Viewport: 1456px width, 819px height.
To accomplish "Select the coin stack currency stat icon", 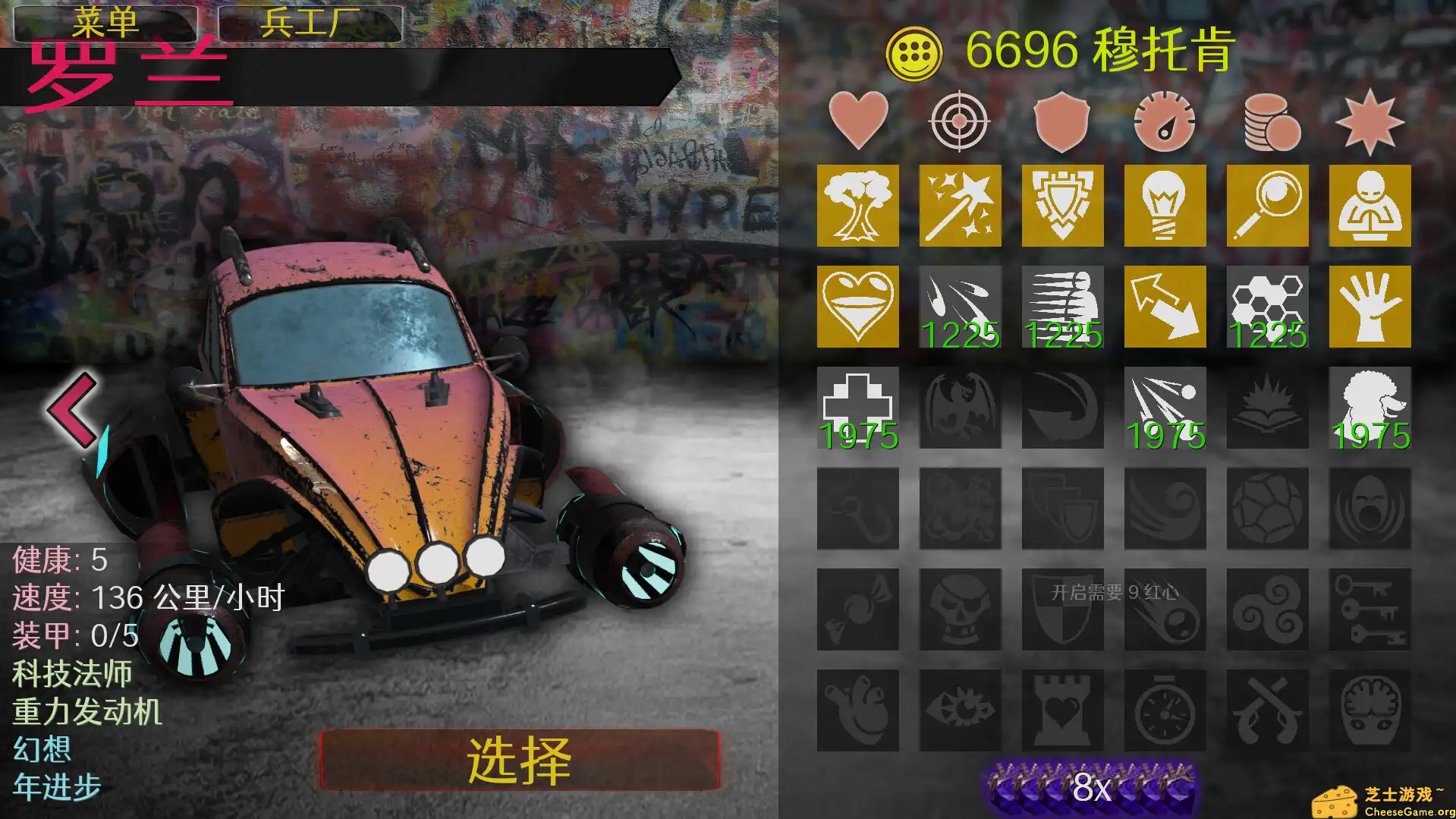I will [x=1267, y=121].
